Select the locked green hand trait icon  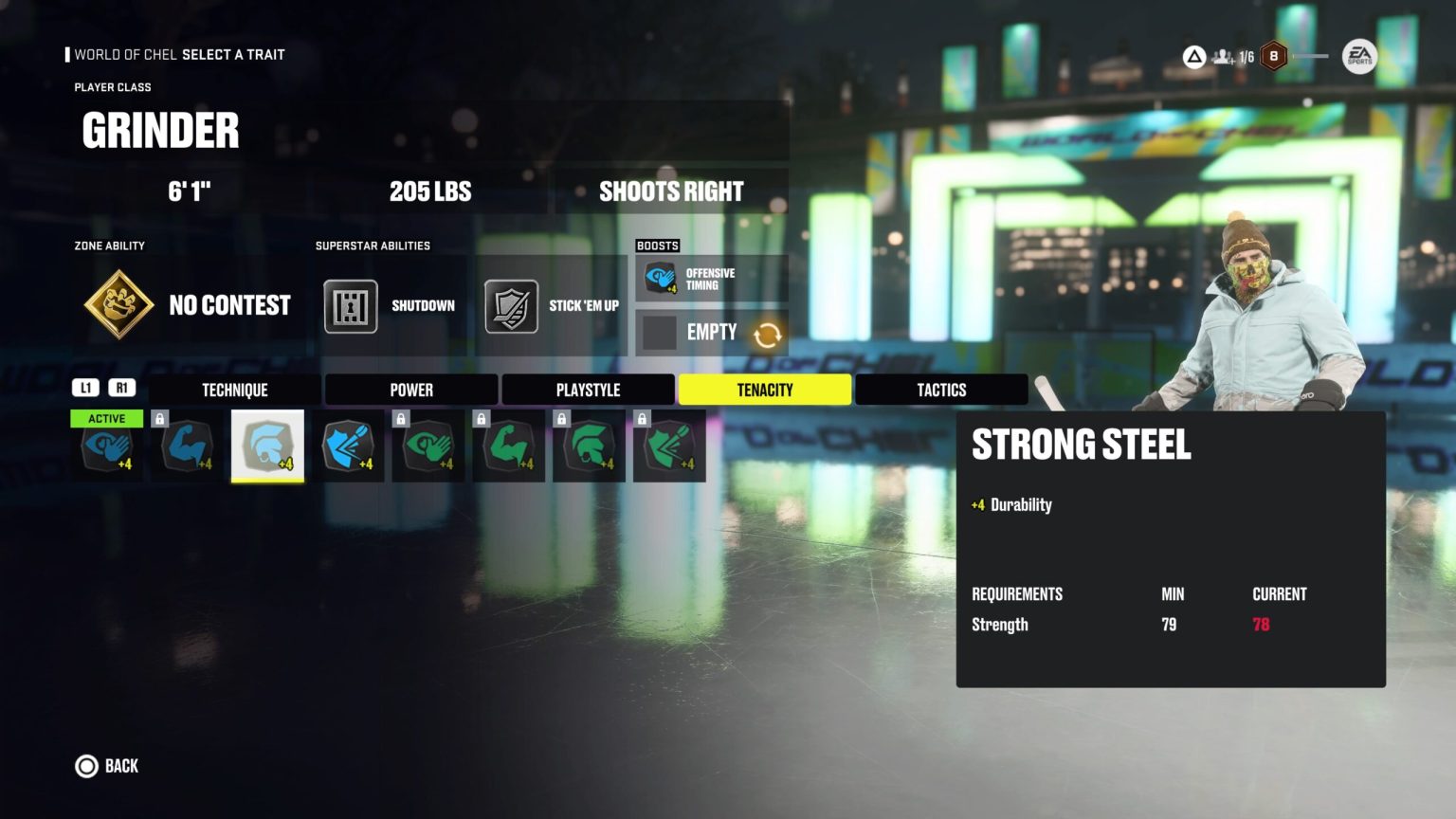428,446
